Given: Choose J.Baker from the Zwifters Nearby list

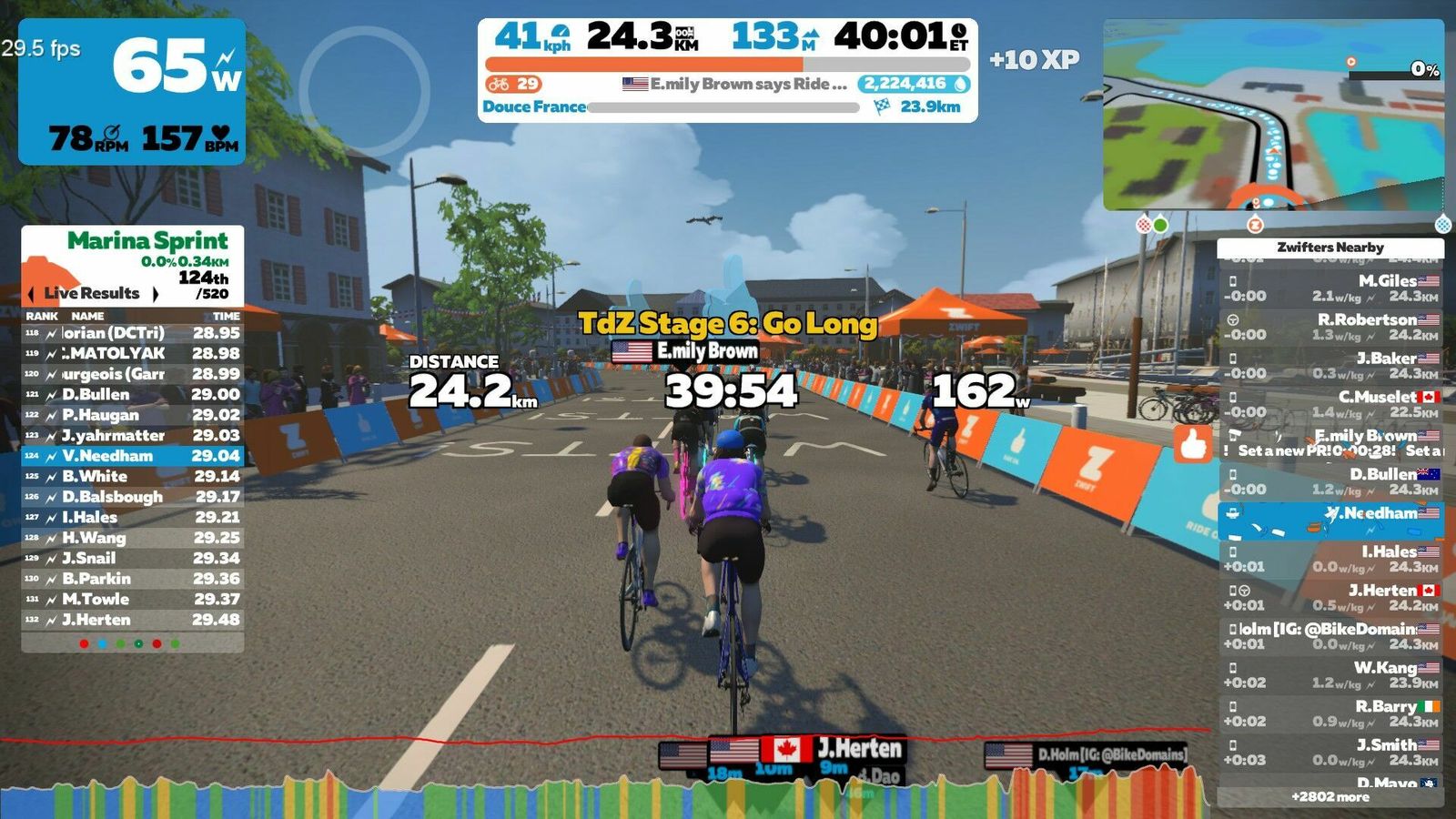Looking at the screenshot, I should click(1330, 366).
